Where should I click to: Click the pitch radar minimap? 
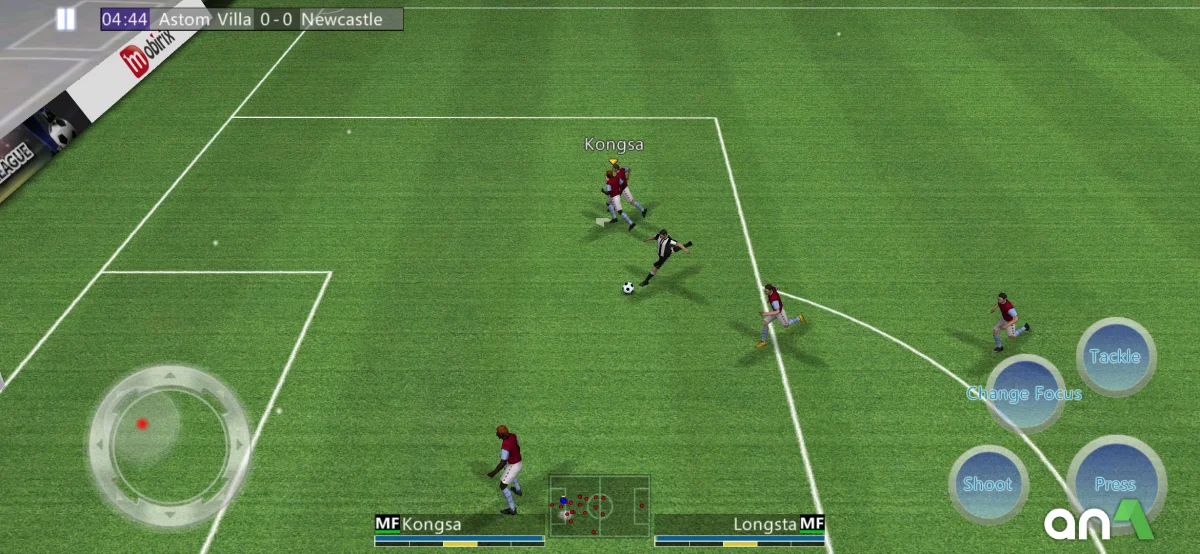(x=599, y=505)
